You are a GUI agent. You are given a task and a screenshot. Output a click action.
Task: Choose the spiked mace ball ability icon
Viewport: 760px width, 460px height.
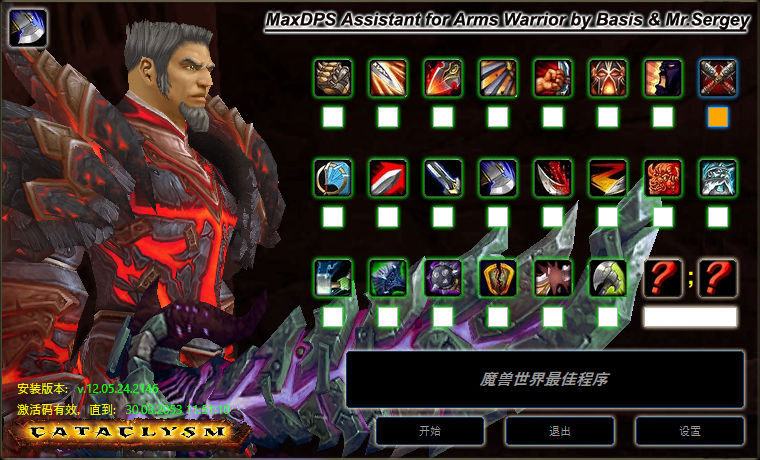[x=443, y=278]
